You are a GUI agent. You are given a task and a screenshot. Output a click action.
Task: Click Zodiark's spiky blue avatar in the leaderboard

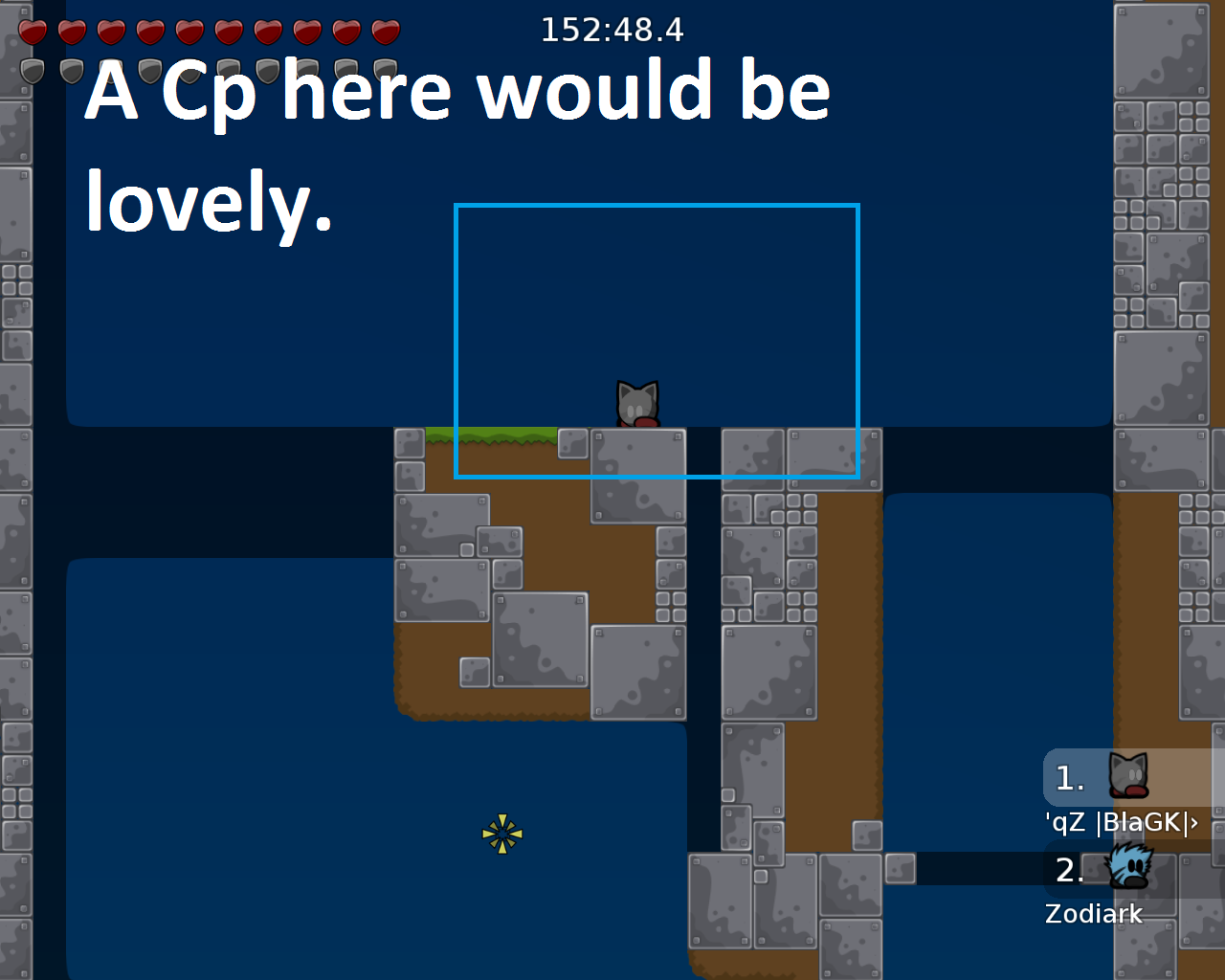click(x=1127, y=869)
